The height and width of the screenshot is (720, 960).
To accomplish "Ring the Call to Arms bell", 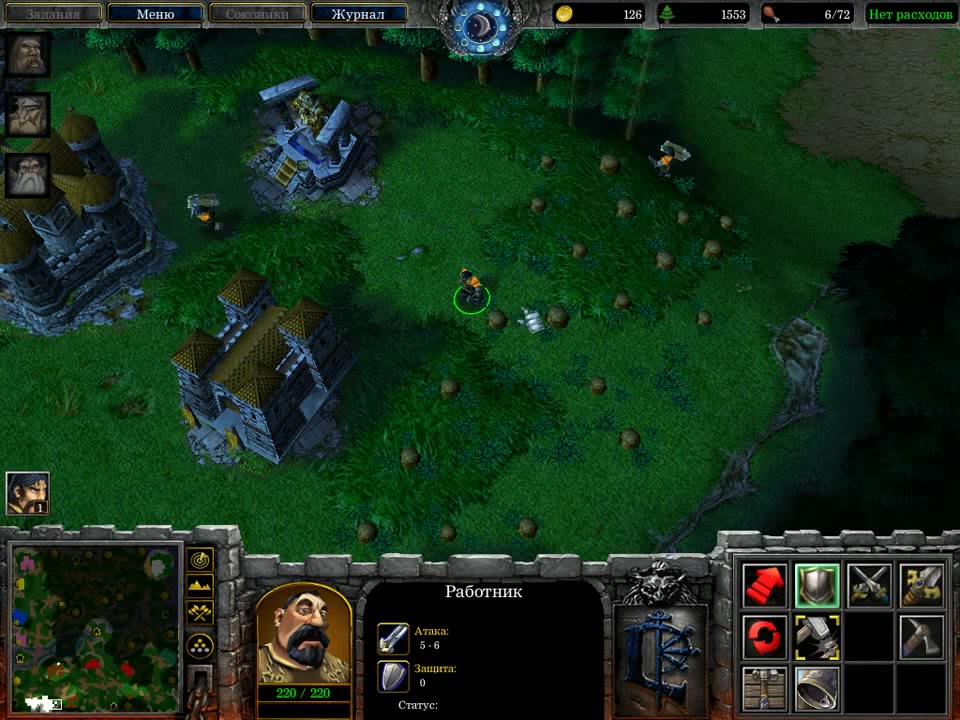I will pyautogui.click(x=817, y=689).
